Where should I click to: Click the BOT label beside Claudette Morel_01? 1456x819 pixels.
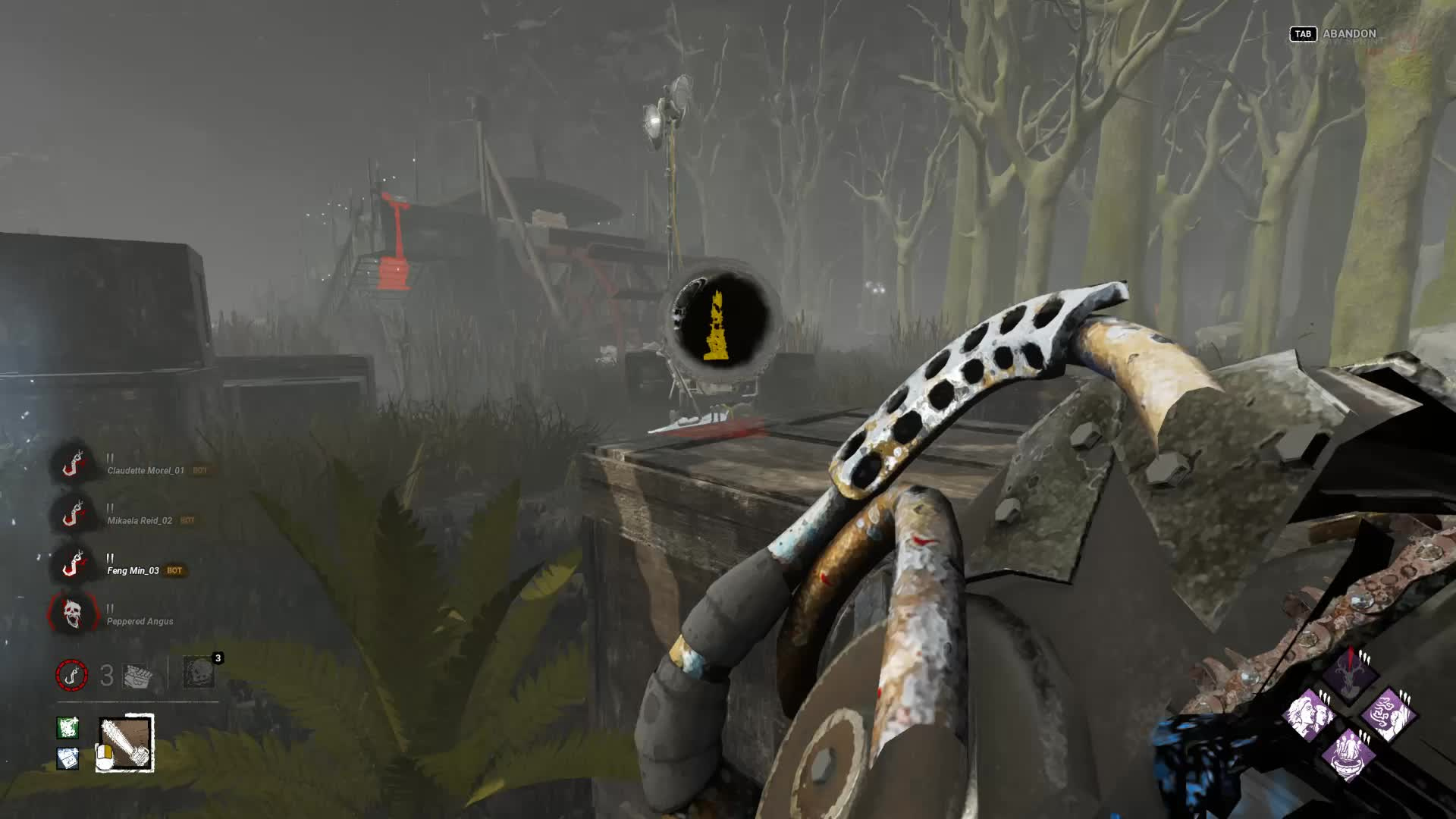[199, 472]
